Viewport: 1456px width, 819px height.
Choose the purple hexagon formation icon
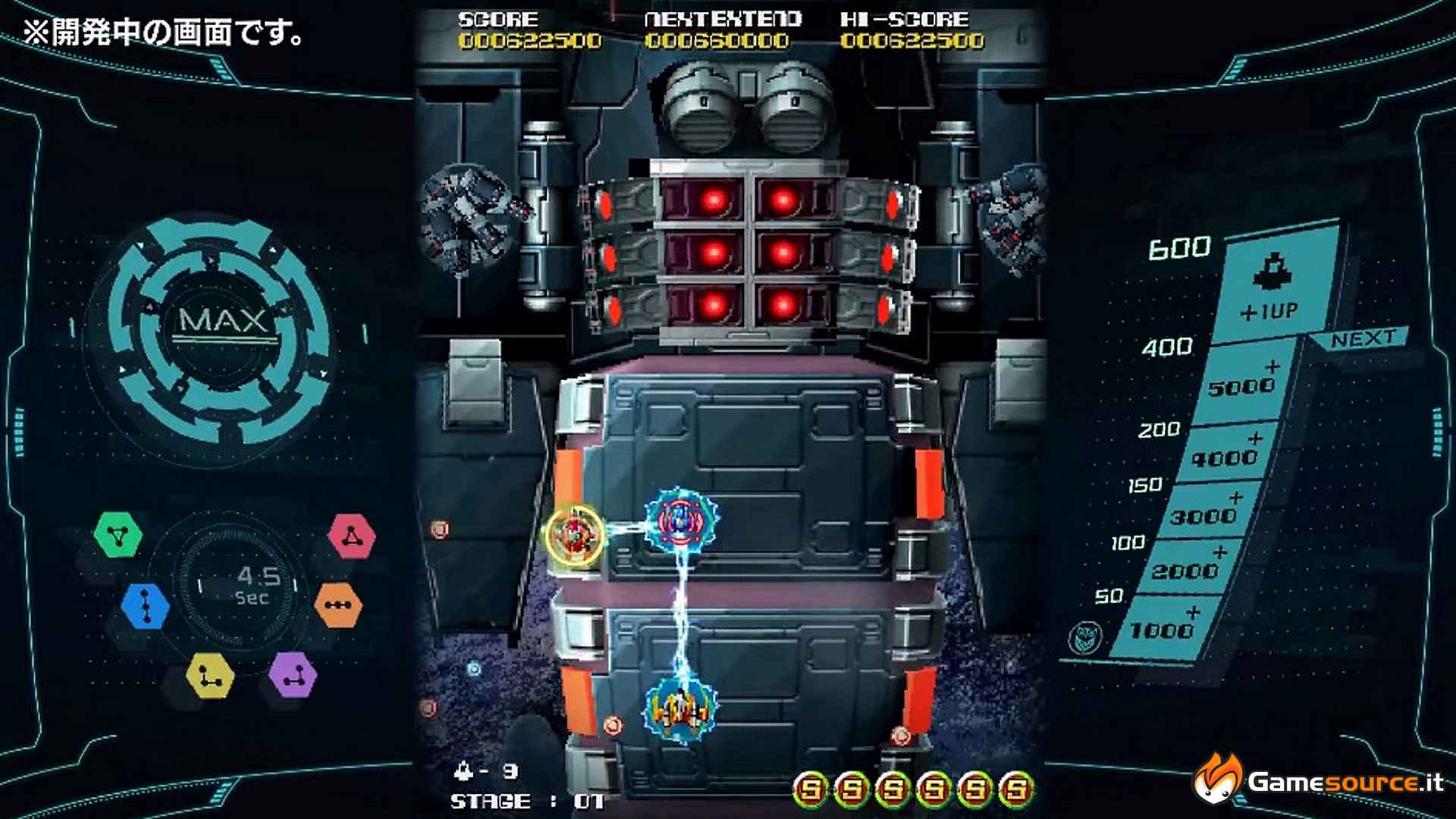[x=293, y=674]
